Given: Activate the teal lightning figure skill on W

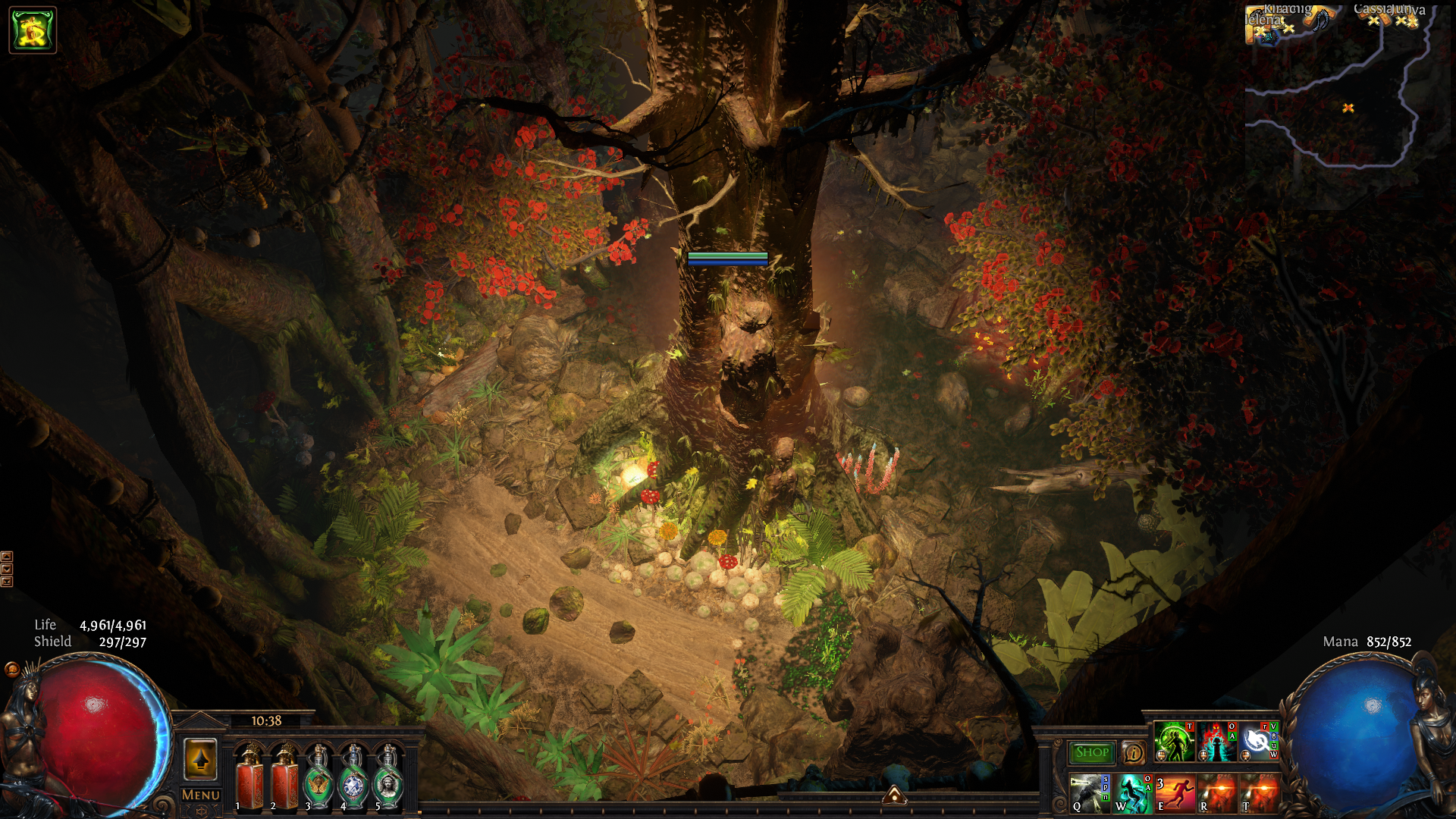Looking at the screenshot, I should click(1131, 793).
